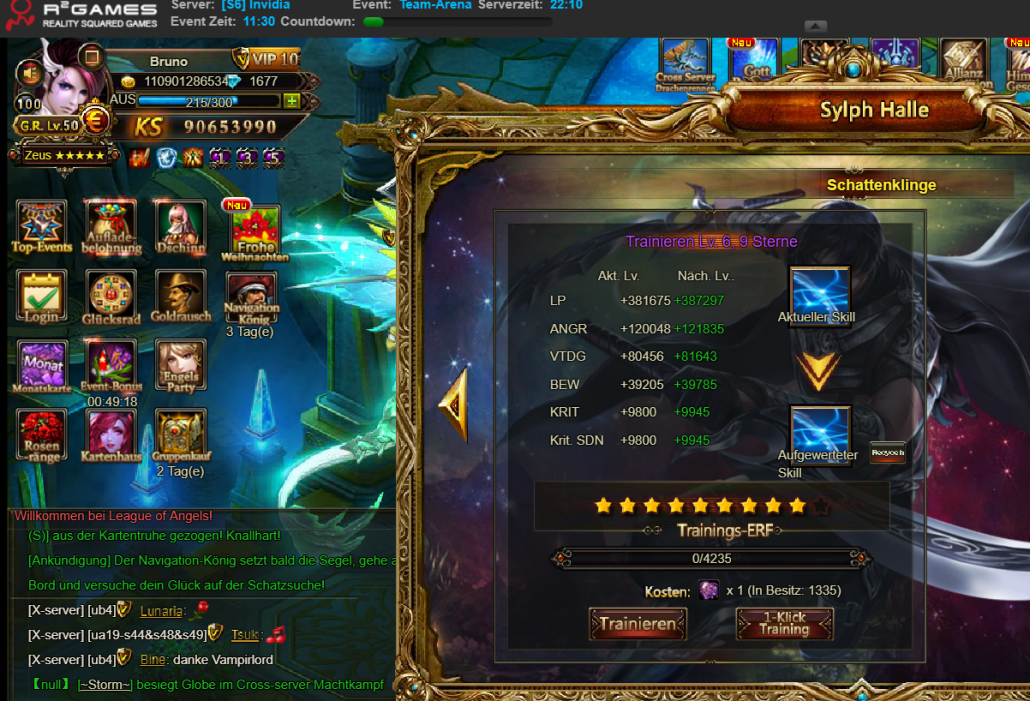
Task: Select the previous sylph with the left arrow
Action: [453, 404]
